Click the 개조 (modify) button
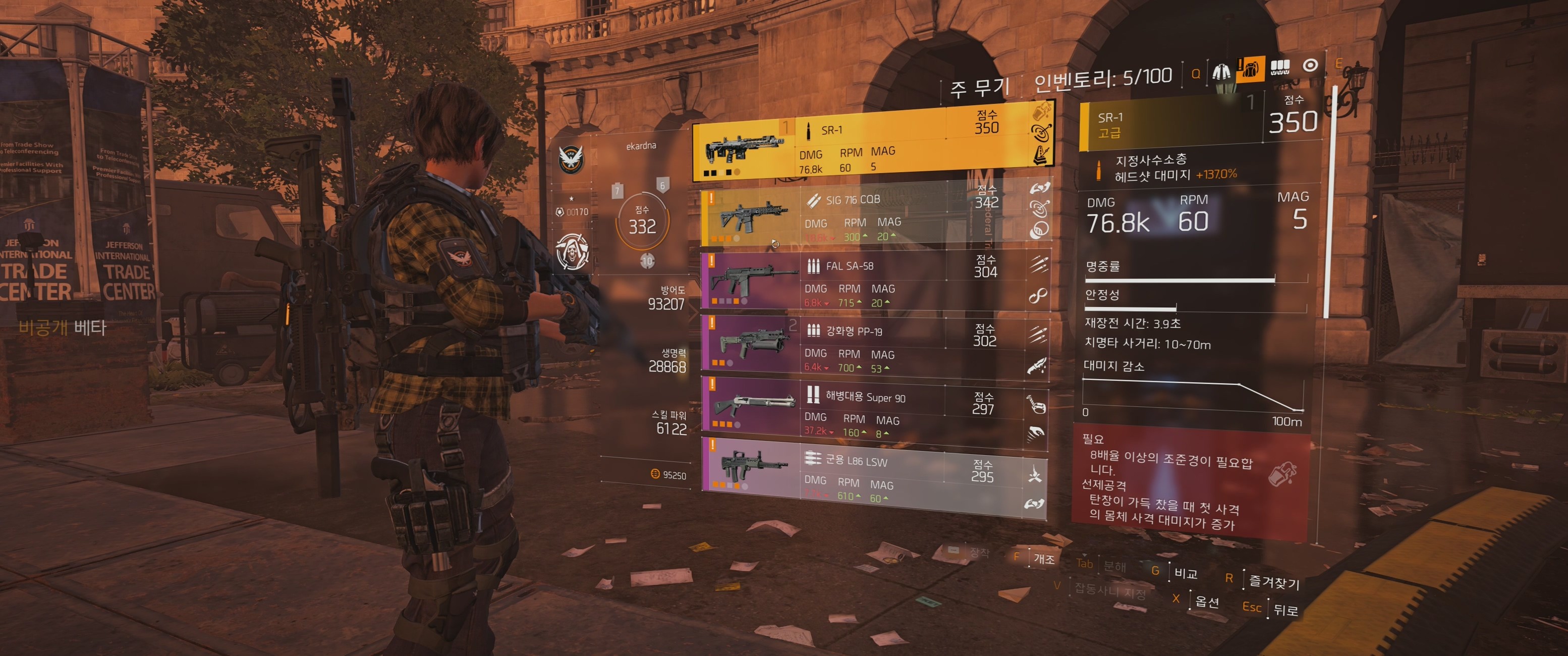This screenshot has height=656, width=1568. [1043, 558]
